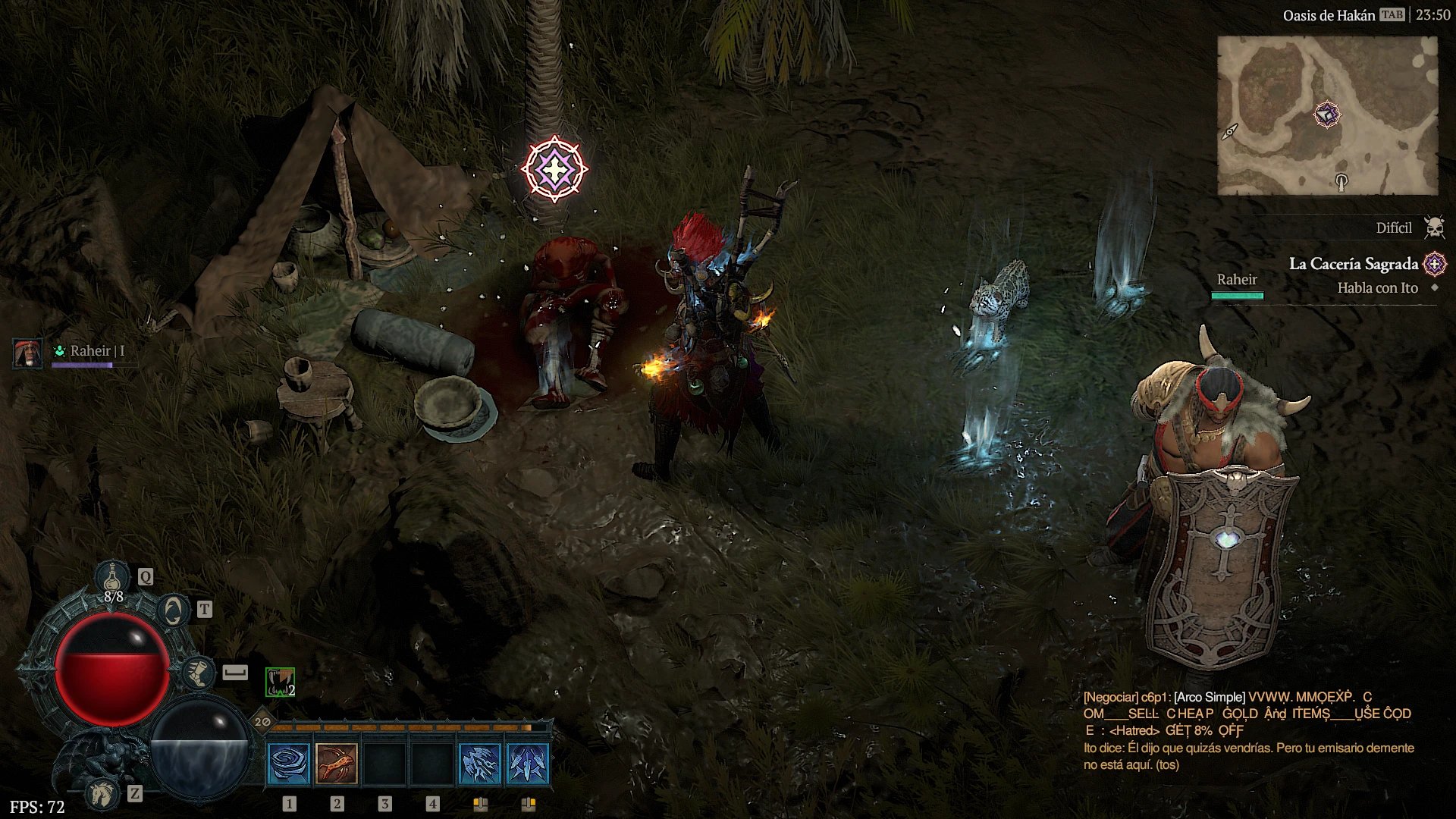Click the cave entrance marker on minimap
1456x819 pixels.
click(1341, 180)
